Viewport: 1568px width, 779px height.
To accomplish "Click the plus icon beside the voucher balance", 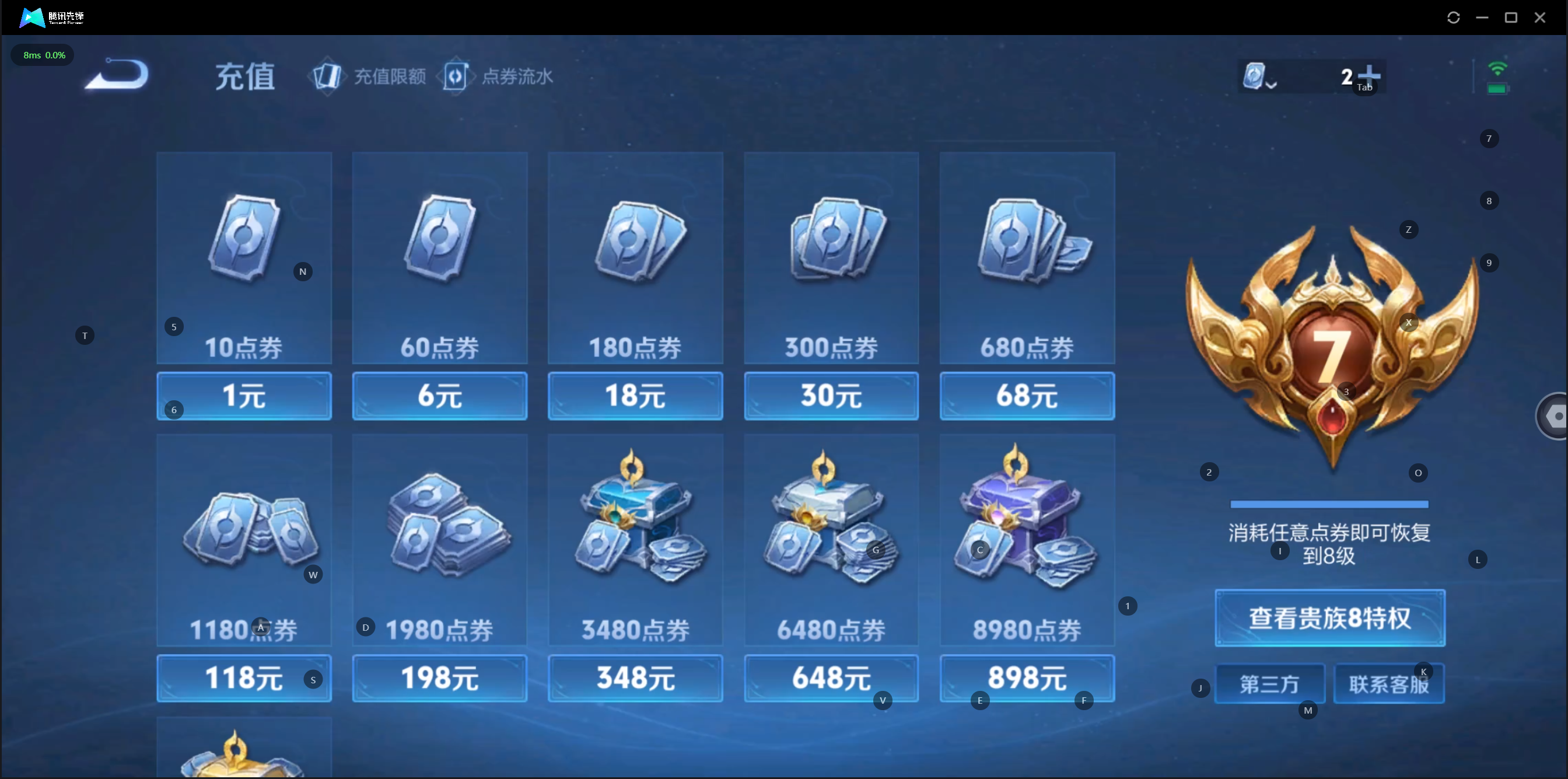I will point(1370,75).
